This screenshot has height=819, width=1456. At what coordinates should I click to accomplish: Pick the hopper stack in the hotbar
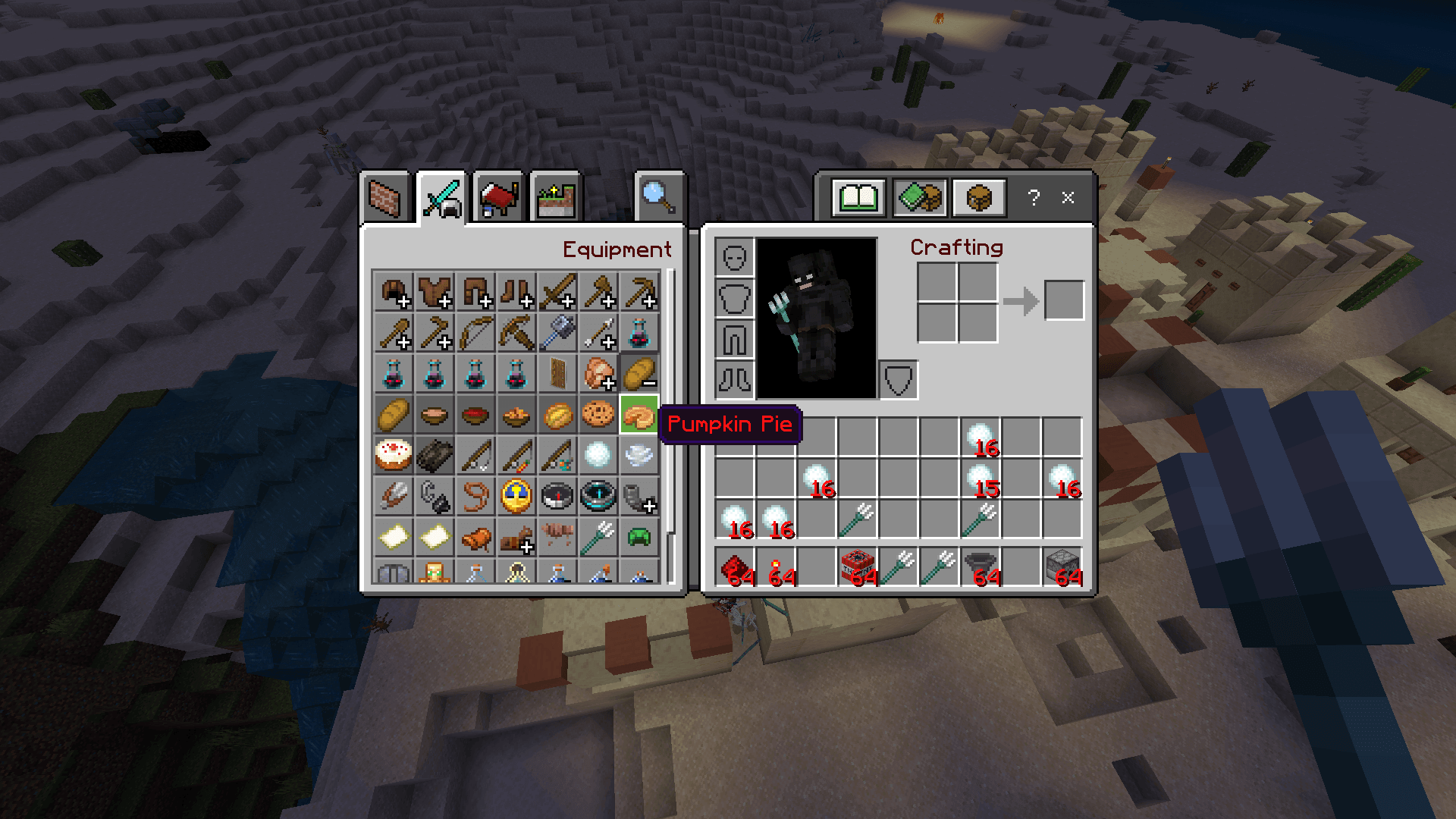click(981, 567)
